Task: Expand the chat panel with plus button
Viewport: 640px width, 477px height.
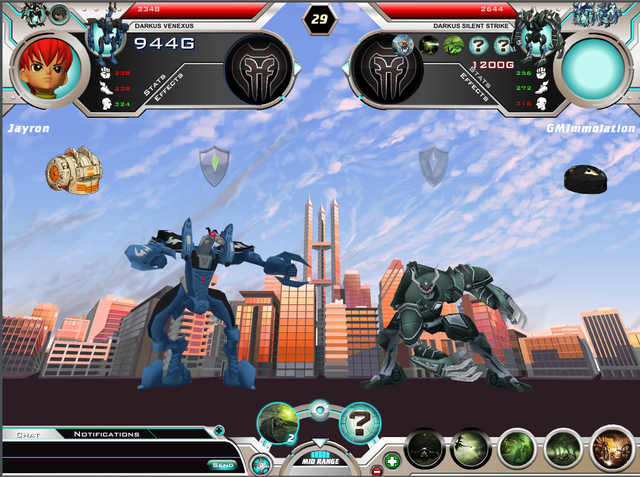Action: (x=219, y=432)
